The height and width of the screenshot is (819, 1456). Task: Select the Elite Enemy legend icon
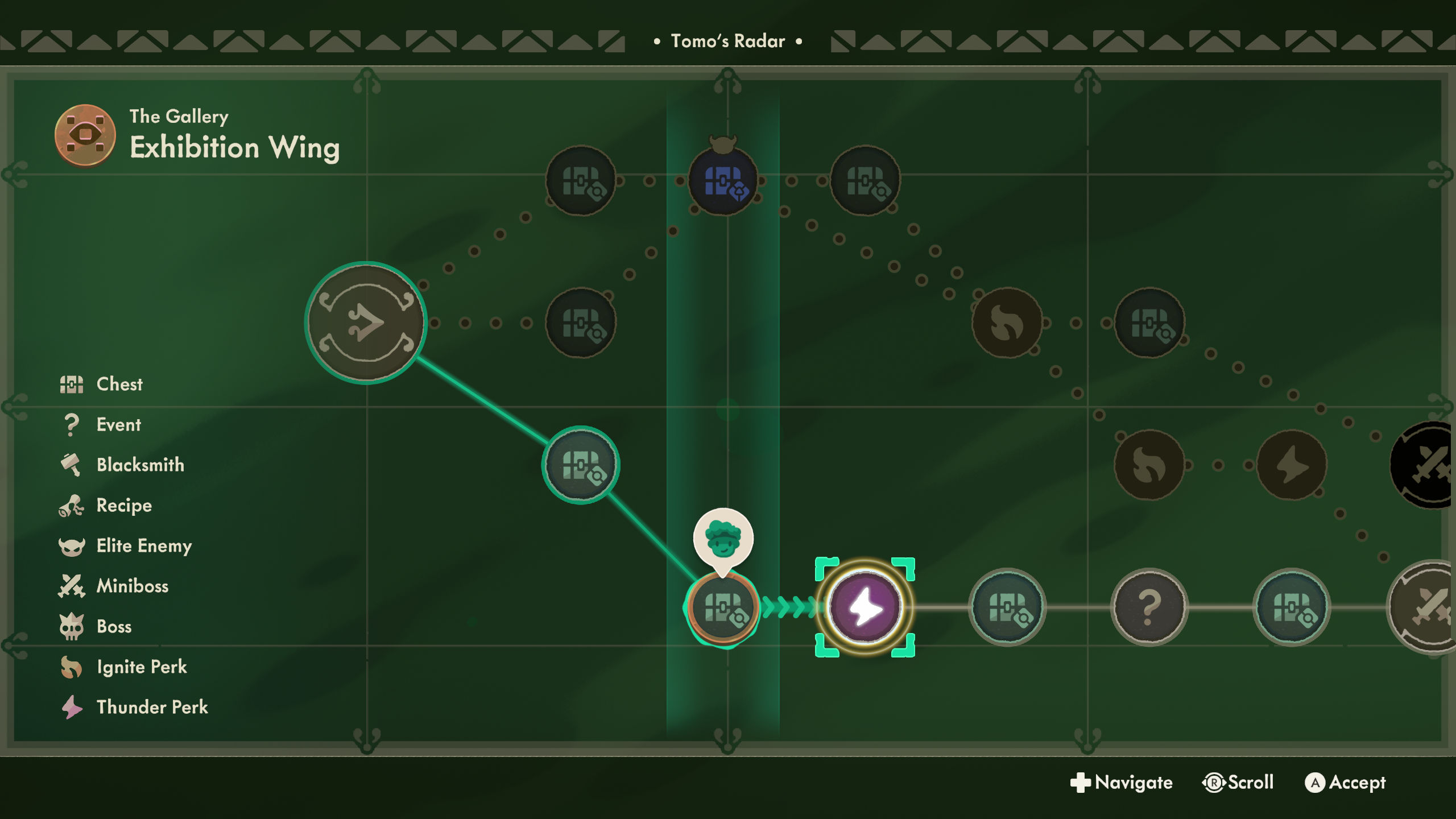tap(72, 545)
